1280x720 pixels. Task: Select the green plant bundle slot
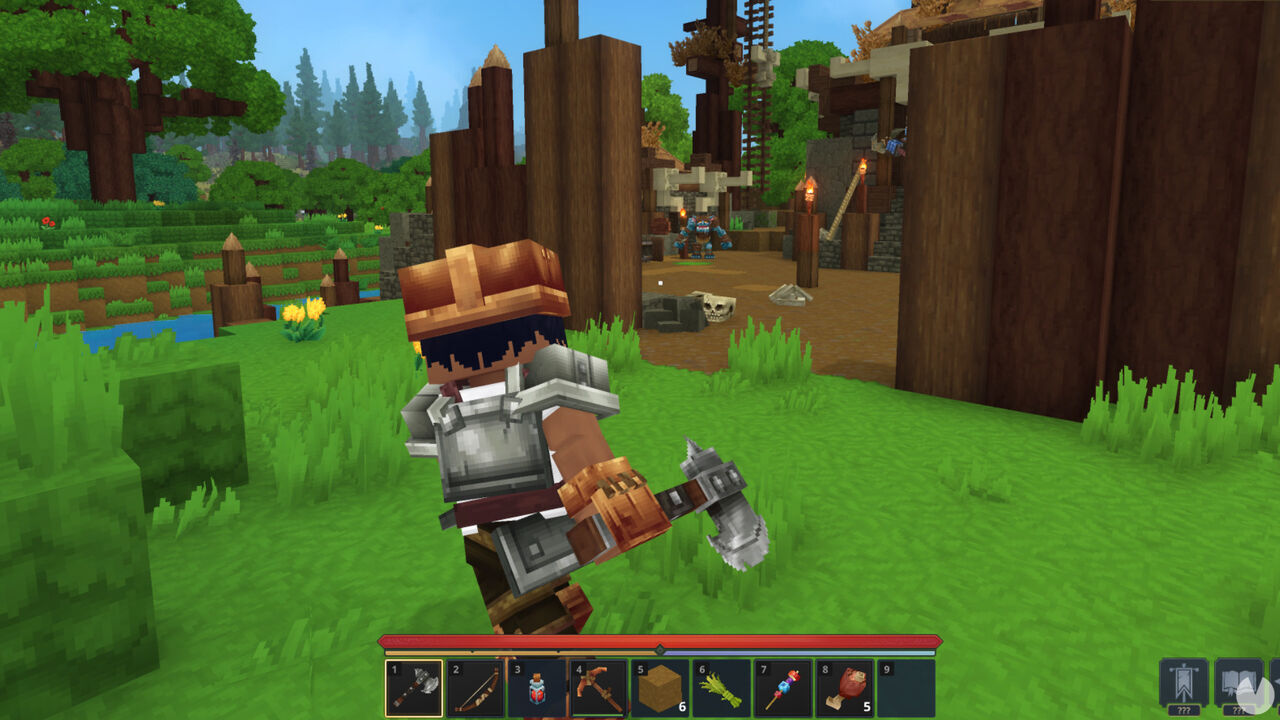(x=721, y=688)
